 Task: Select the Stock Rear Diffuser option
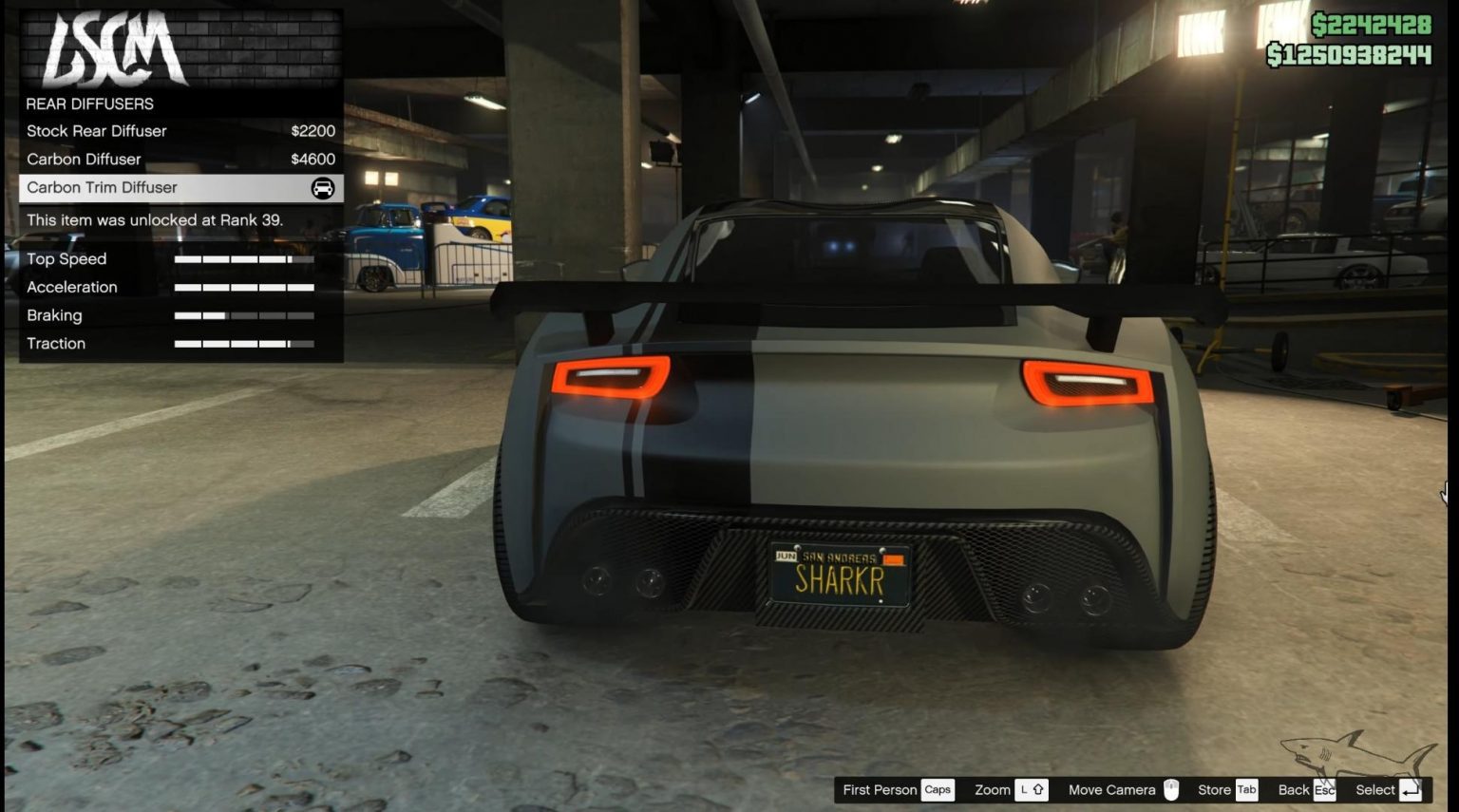point(96,131)
